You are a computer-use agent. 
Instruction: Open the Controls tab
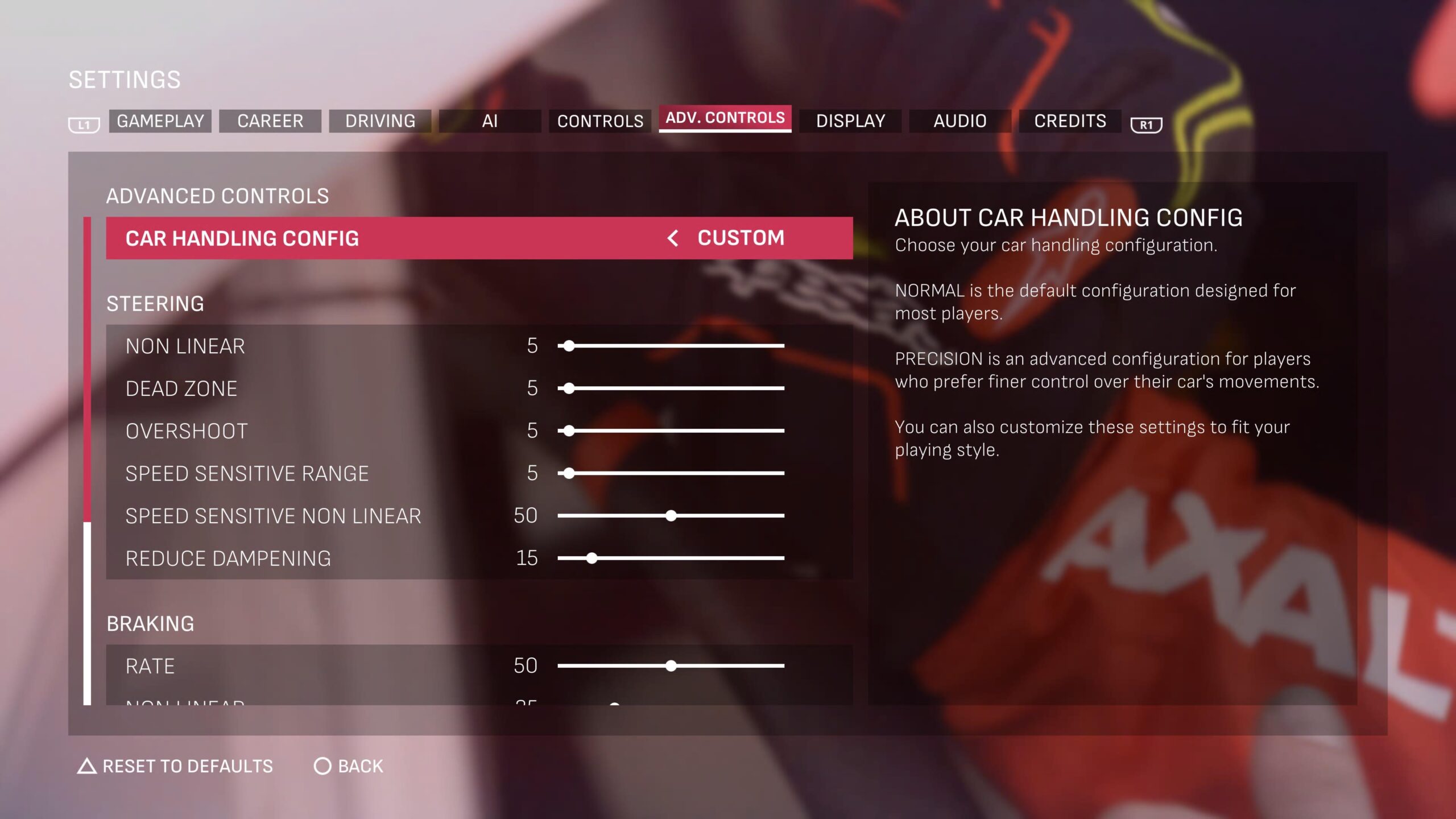coord(600,121)
